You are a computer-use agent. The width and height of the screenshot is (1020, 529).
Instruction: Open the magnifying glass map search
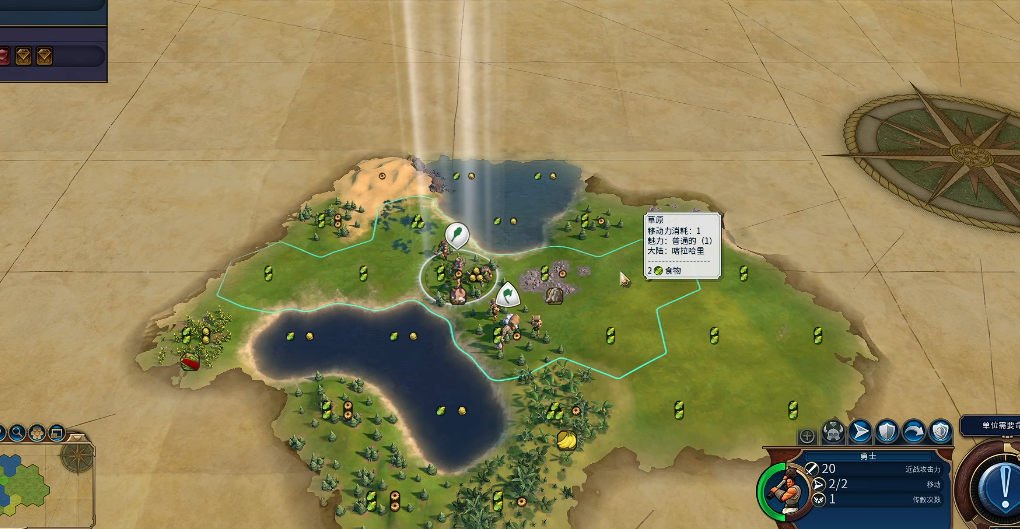[x=16, y=433]
